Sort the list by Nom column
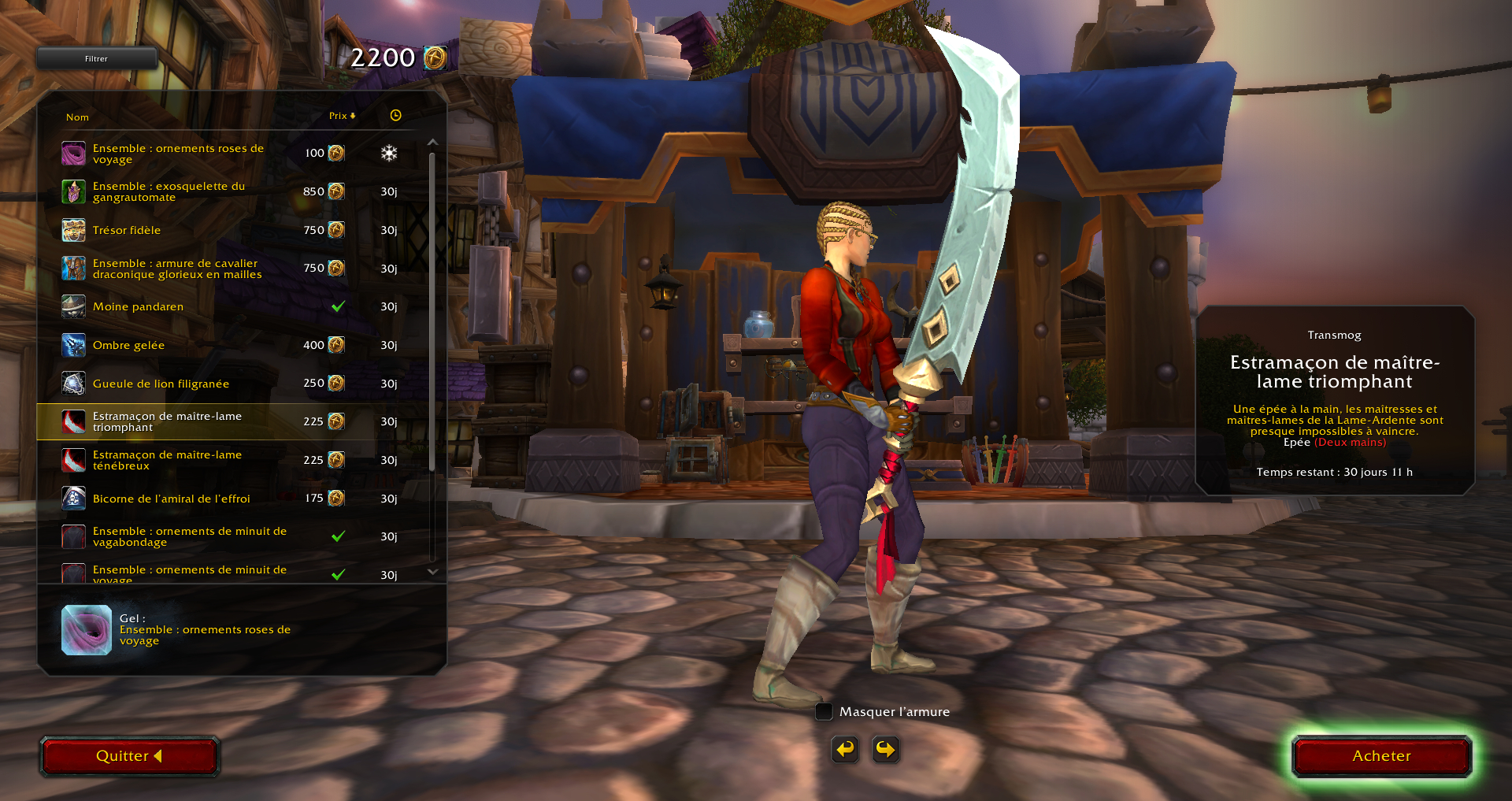The image size is (1512, 801). coord(77,117)
